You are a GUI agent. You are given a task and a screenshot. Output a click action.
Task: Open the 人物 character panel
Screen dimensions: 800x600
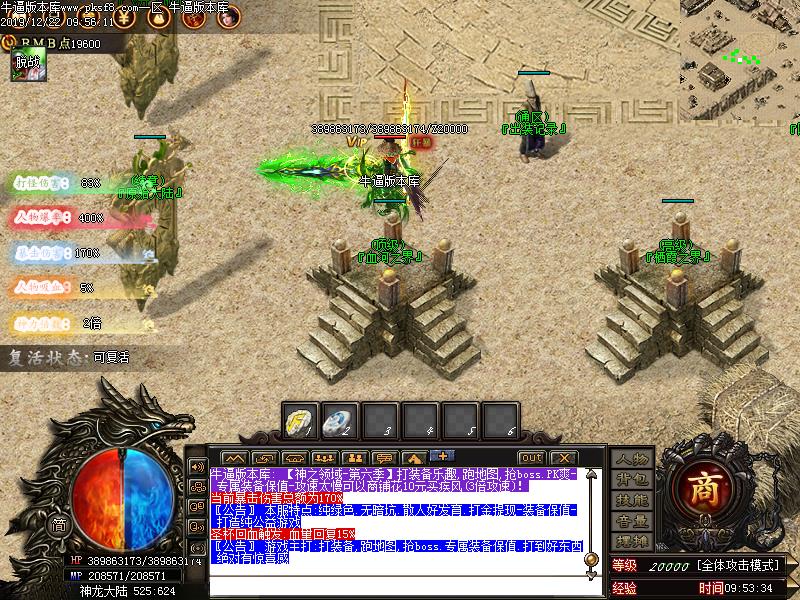(x=630, y=459)
